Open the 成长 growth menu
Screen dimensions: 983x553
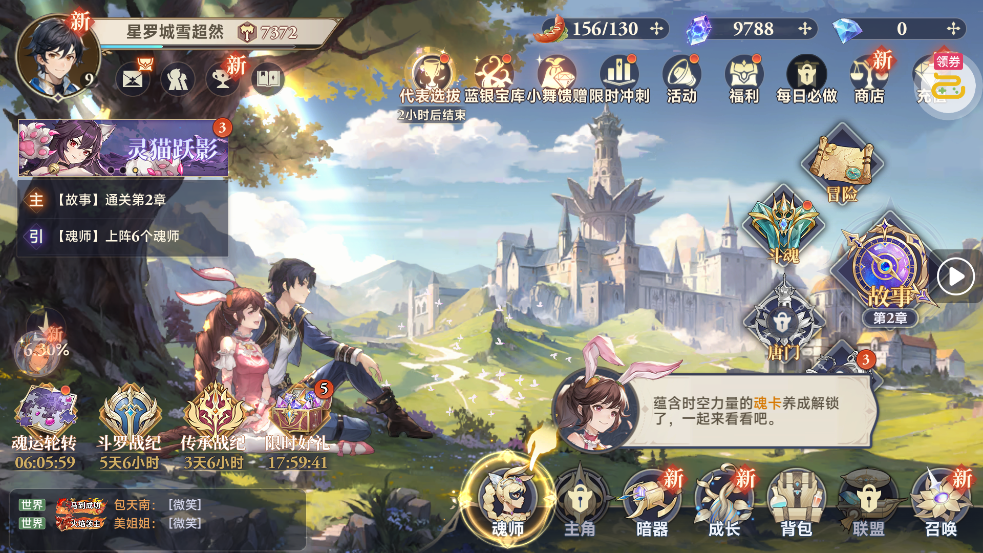(x=723, y=500)
